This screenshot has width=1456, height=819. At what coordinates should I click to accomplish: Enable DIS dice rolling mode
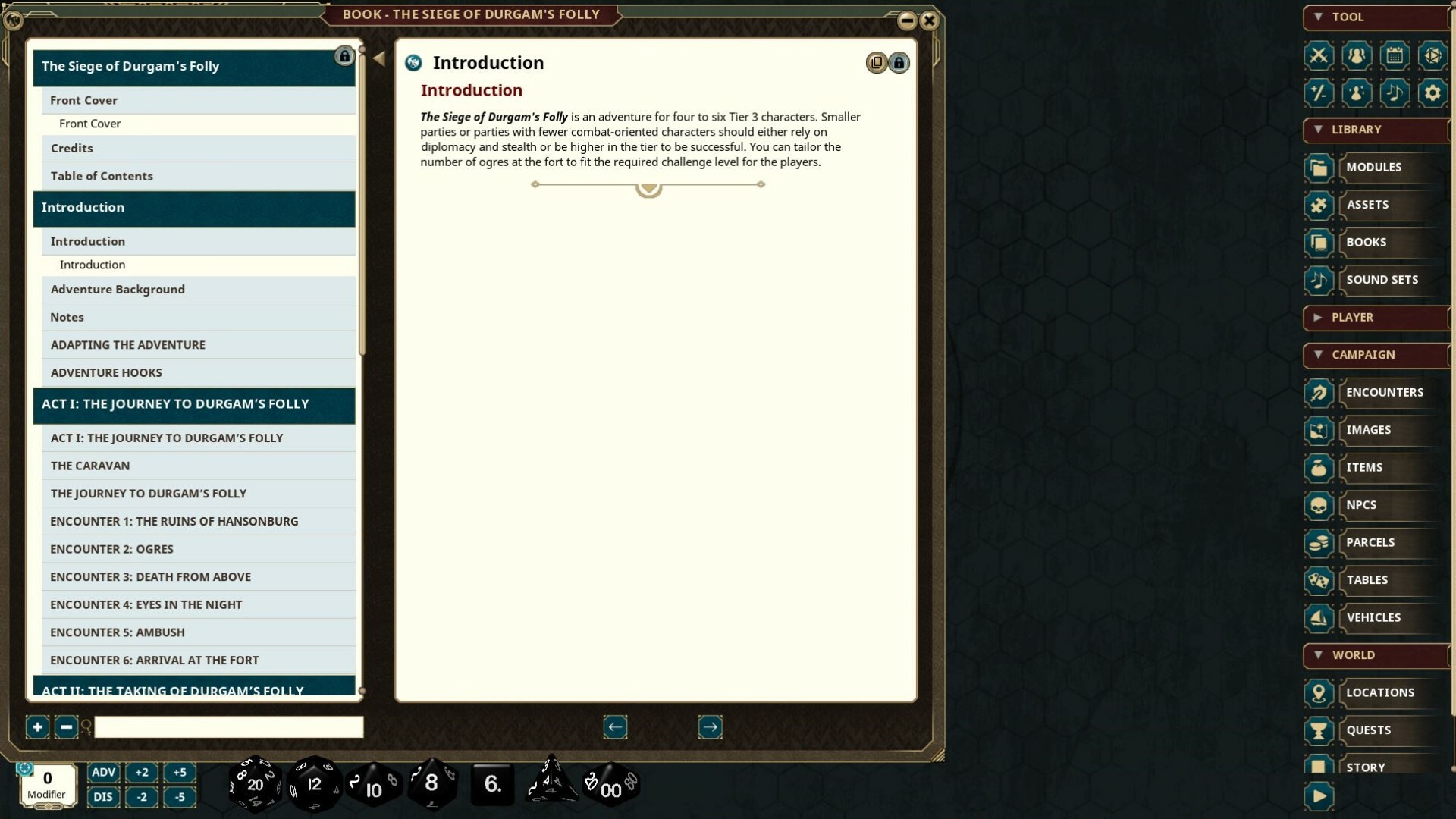tap(103, 797)
